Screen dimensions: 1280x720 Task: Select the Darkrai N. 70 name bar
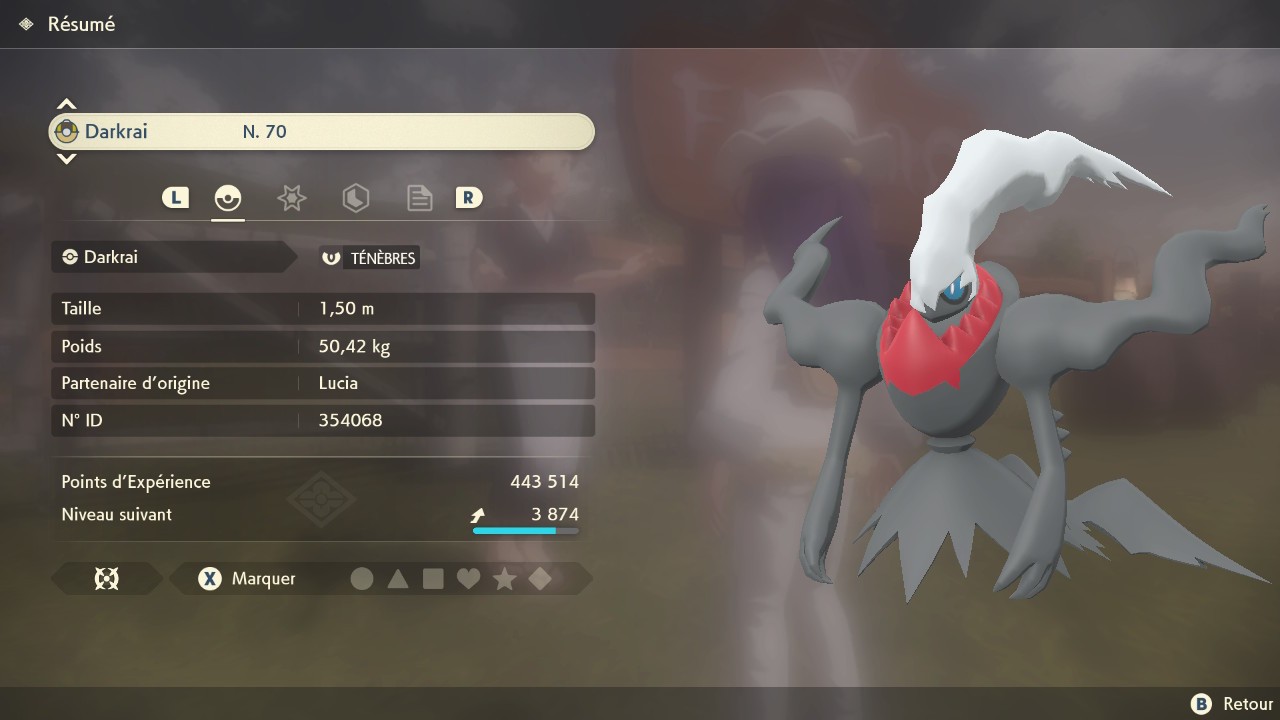[x=321, y=132]
